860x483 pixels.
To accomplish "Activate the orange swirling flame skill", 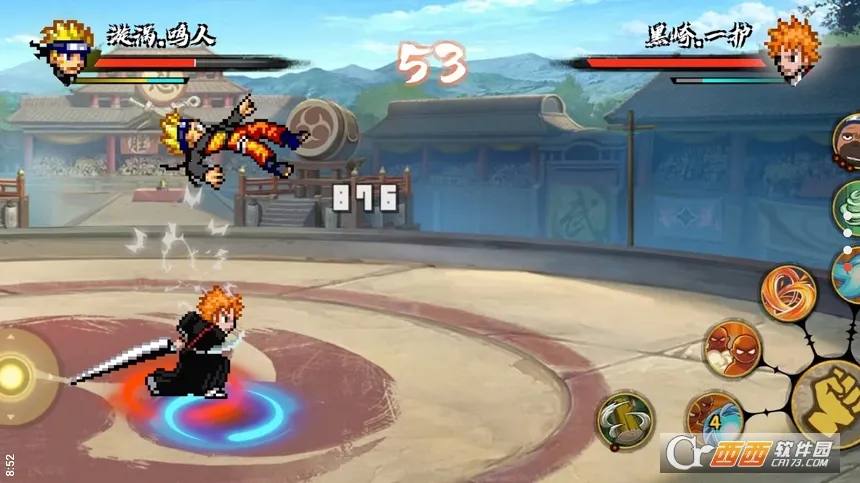I will tap(788, 293).
